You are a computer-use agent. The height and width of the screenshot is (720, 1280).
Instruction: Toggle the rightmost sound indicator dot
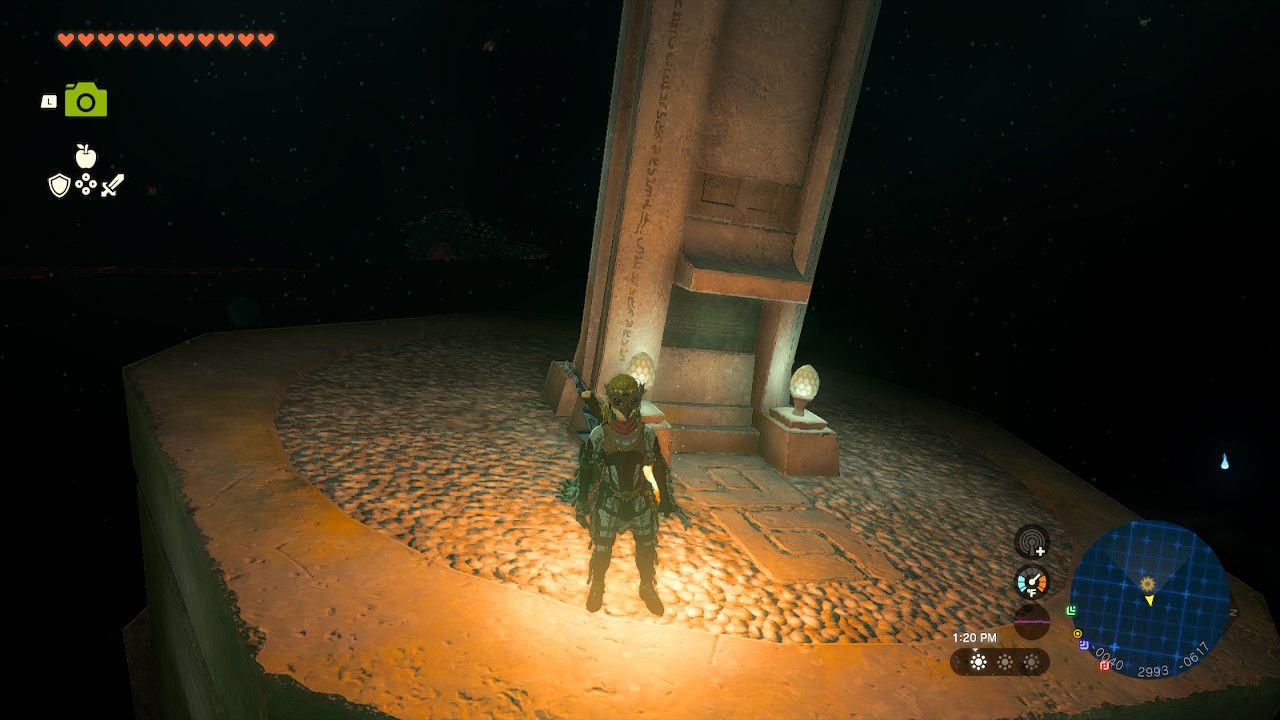1029,663
